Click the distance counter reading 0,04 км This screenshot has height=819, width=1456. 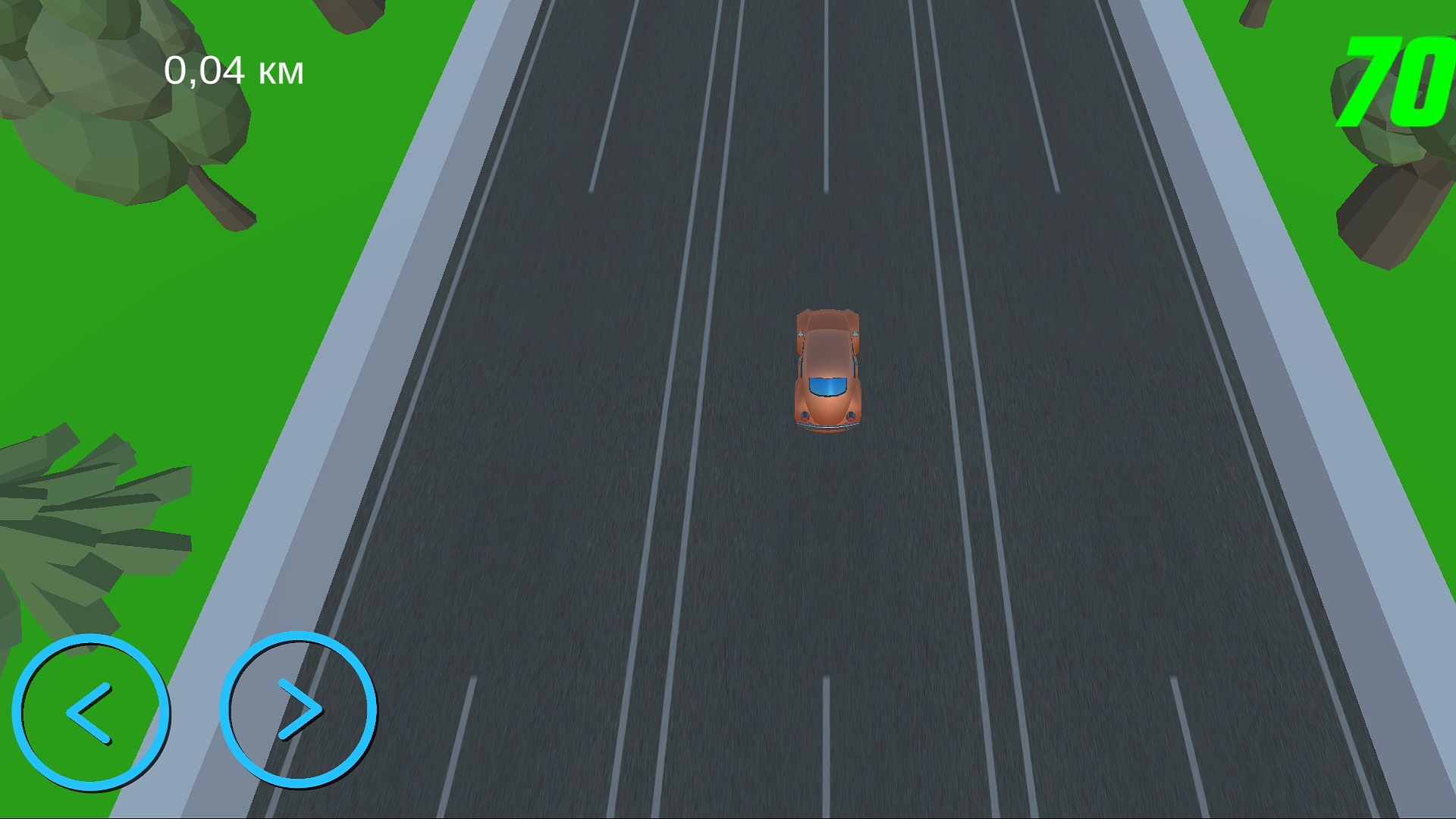pos(235,70)
